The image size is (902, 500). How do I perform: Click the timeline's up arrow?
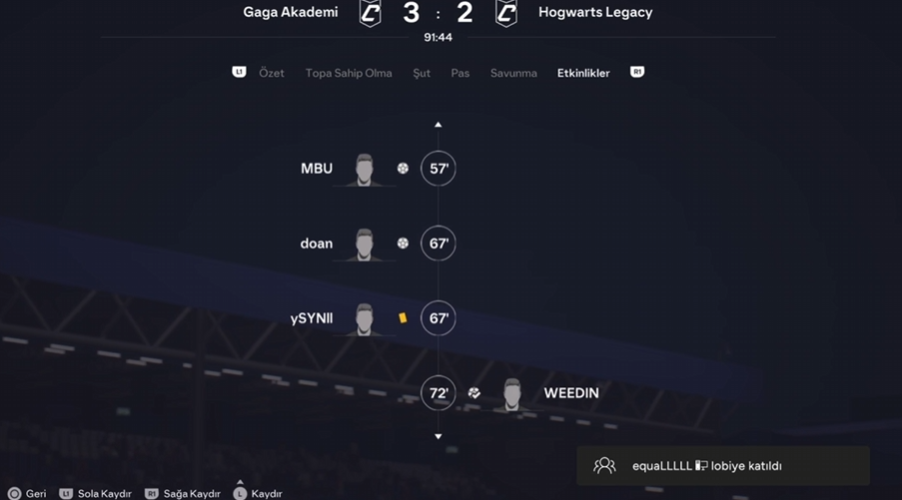(x=438, y=125)
